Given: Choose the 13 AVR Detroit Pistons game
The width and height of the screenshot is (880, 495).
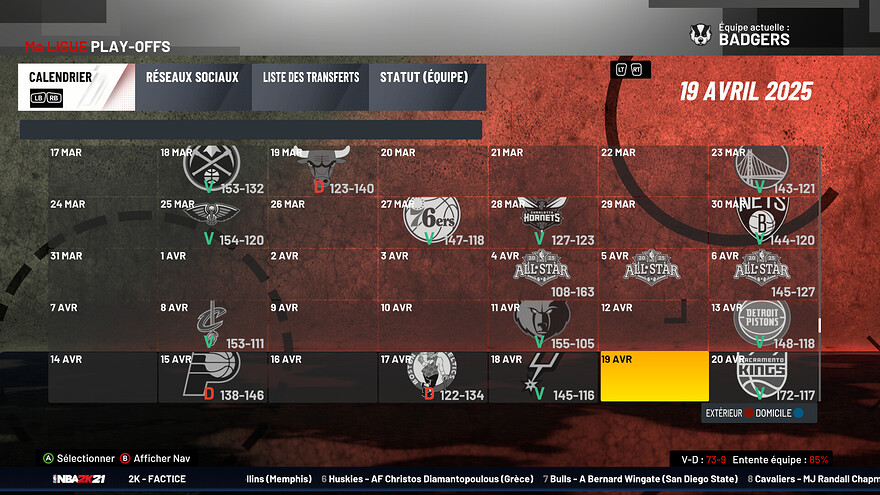Looking at the screenshot, I should (x=764, y=325).
